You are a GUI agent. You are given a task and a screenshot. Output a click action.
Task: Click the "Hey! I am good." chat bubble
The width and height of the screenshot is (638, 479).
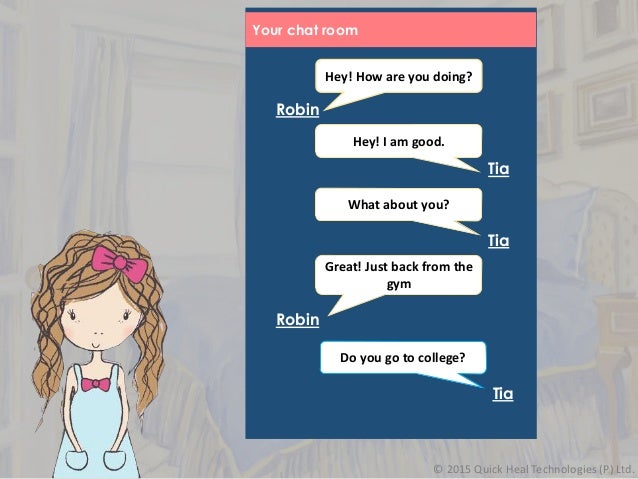[398, 141]
